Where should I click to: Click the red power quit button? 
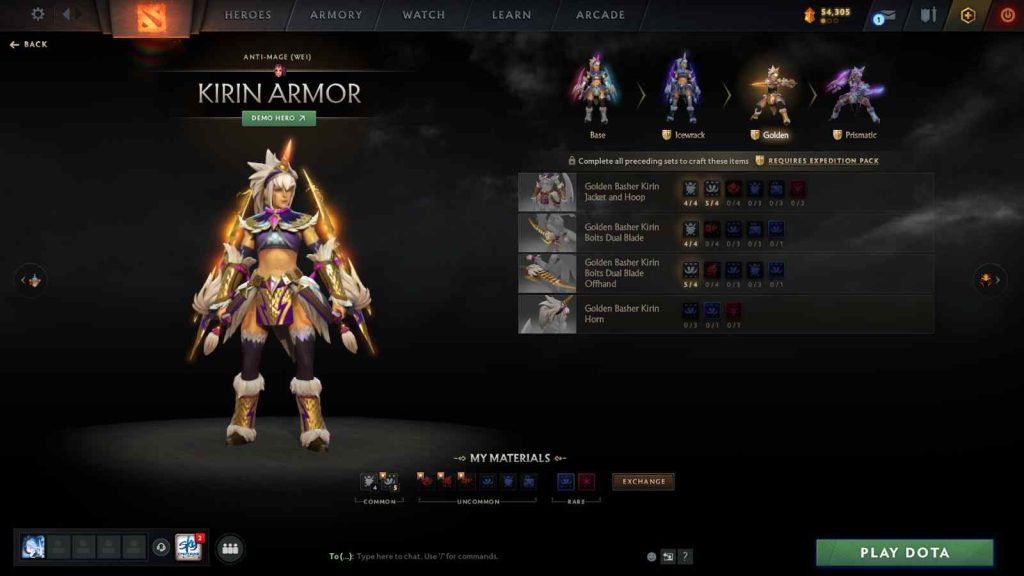click(1006, 15)
